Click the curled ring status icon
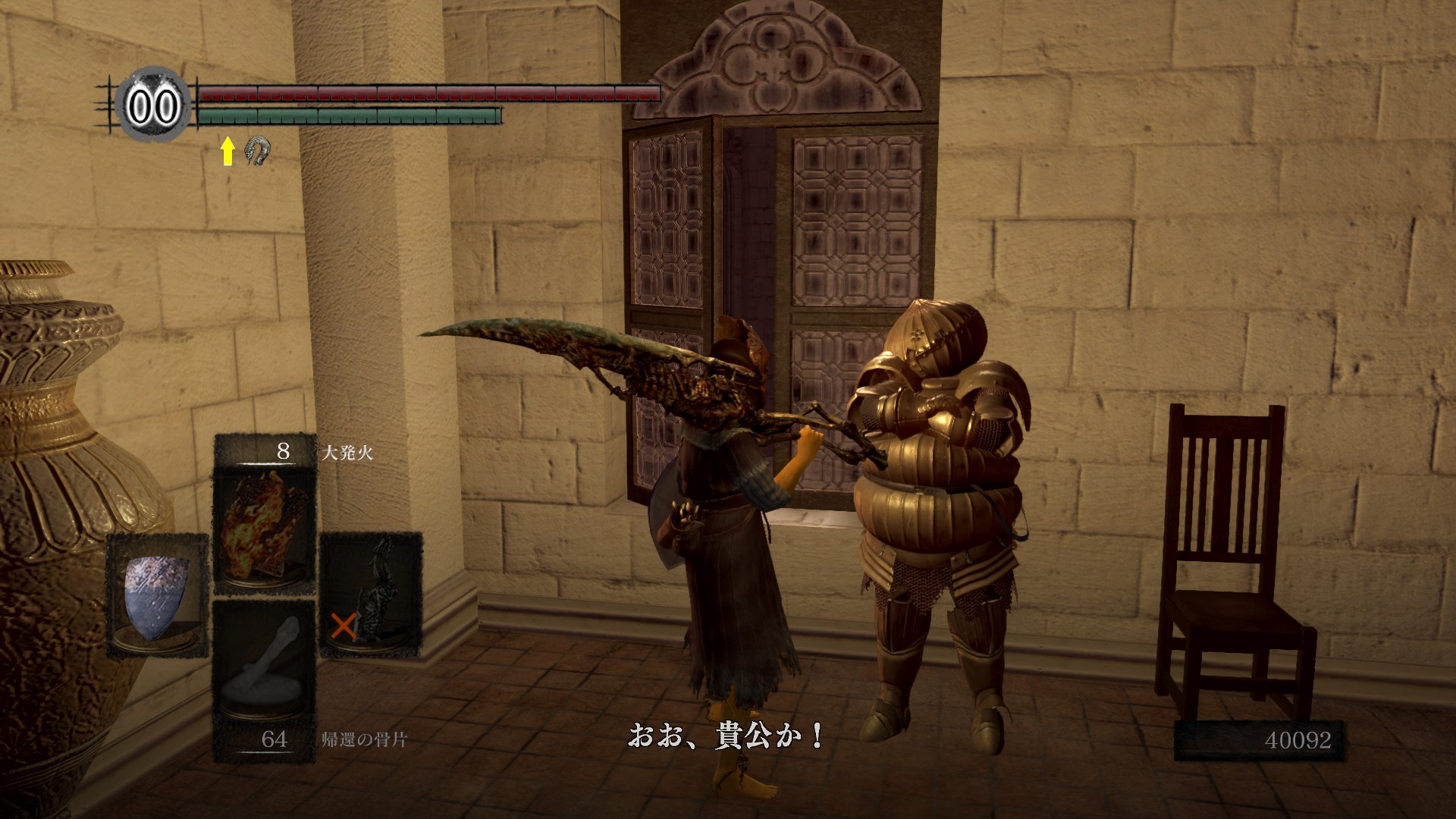Image resolution: width=1456 pixels, height=819 pixels. (259, 151)
